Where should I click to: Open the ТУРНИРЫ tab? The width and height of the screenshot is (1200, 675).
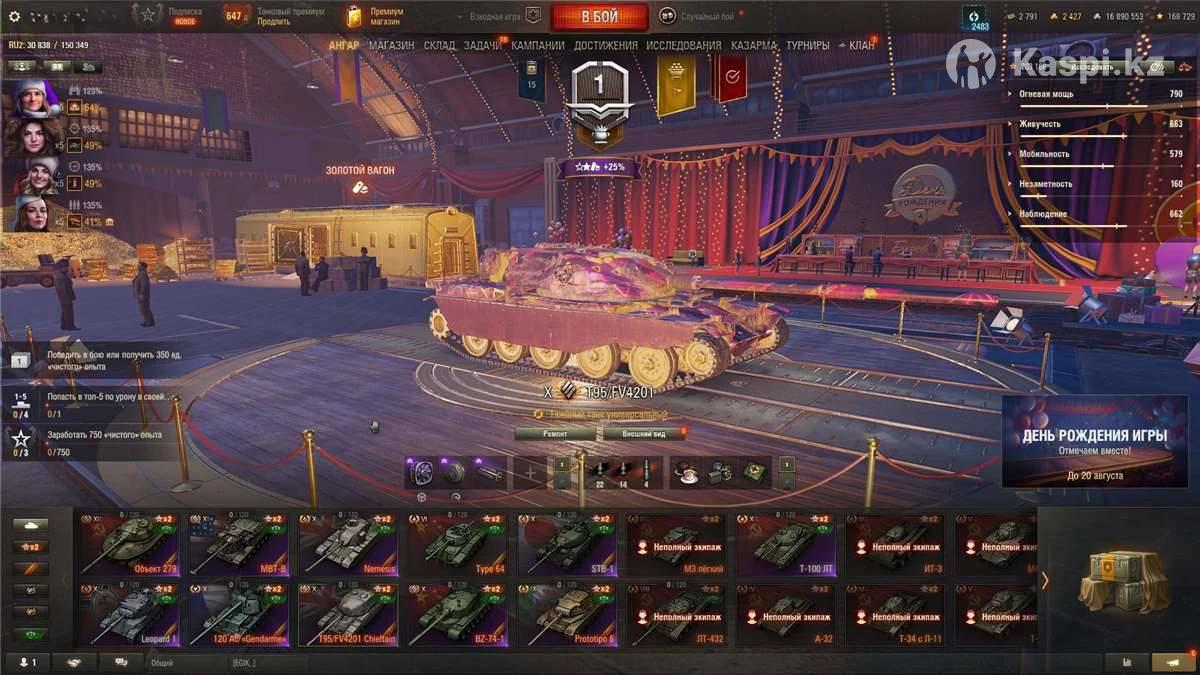tap(807, 46)
